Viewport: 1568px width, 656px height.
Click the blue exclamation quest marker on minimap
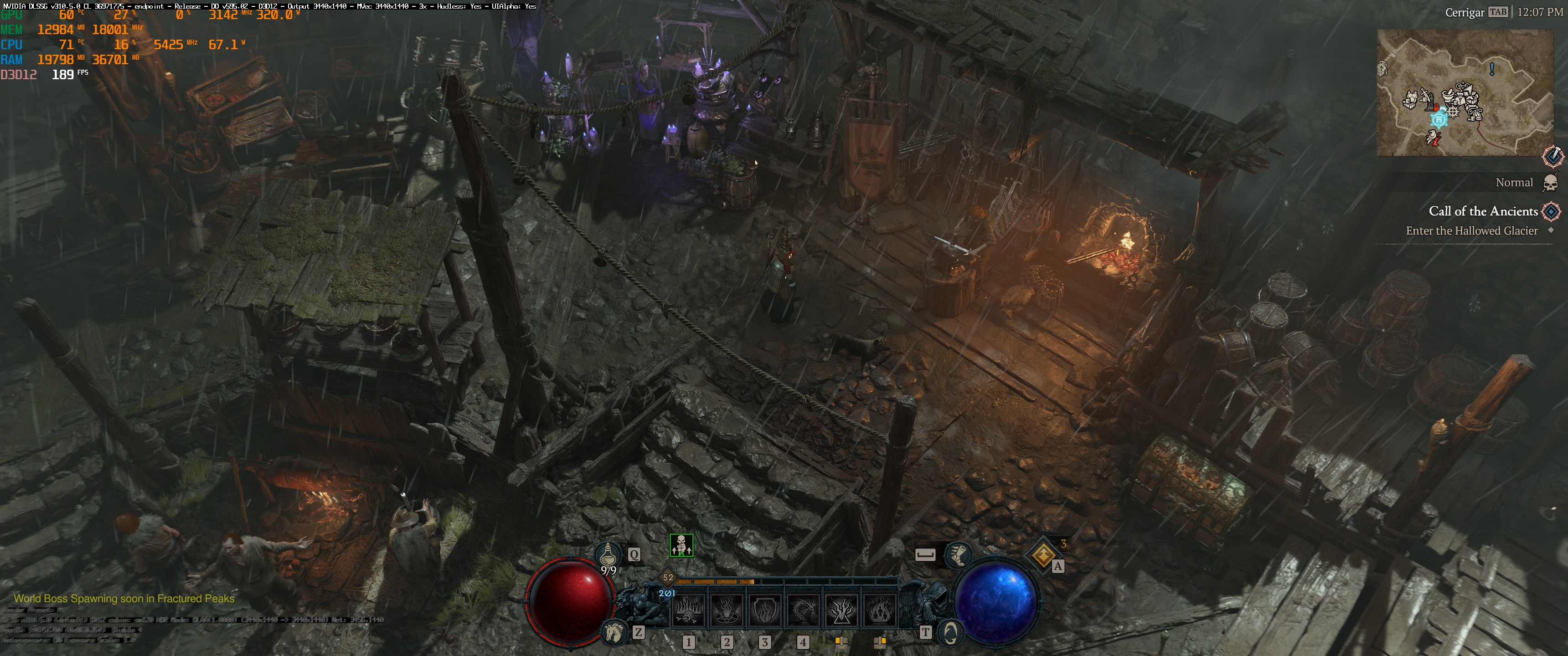pos(1492,69)
